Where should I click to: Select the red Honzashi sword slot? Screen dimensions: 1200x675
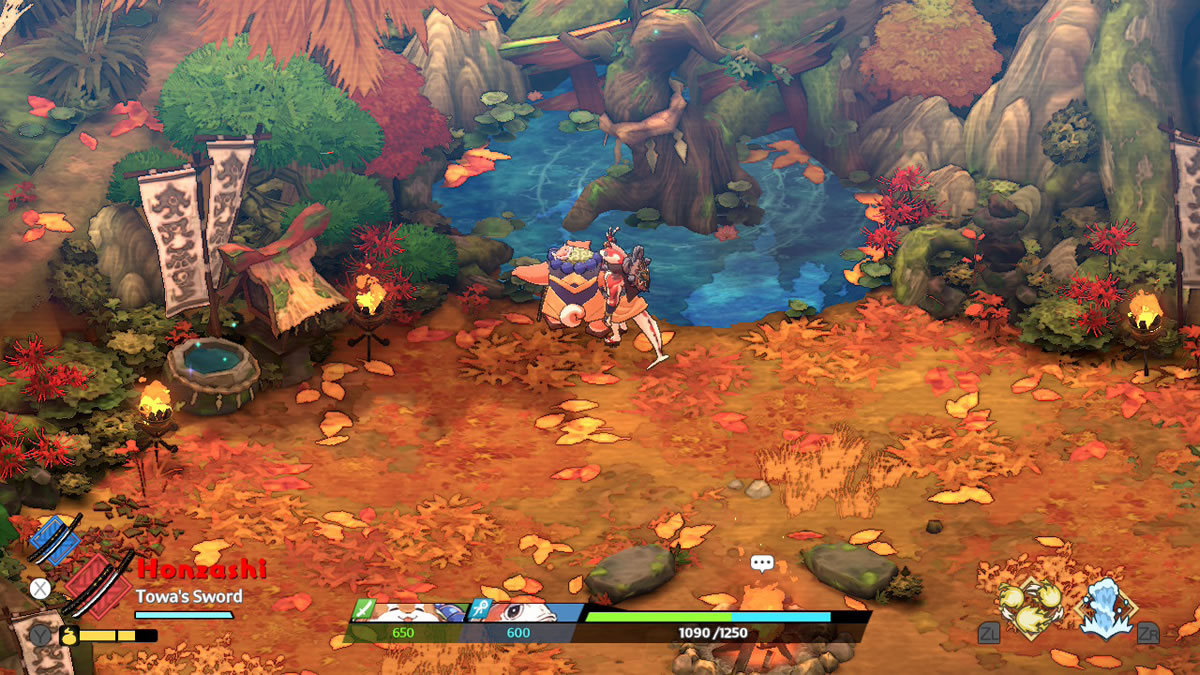click(98, 585)
